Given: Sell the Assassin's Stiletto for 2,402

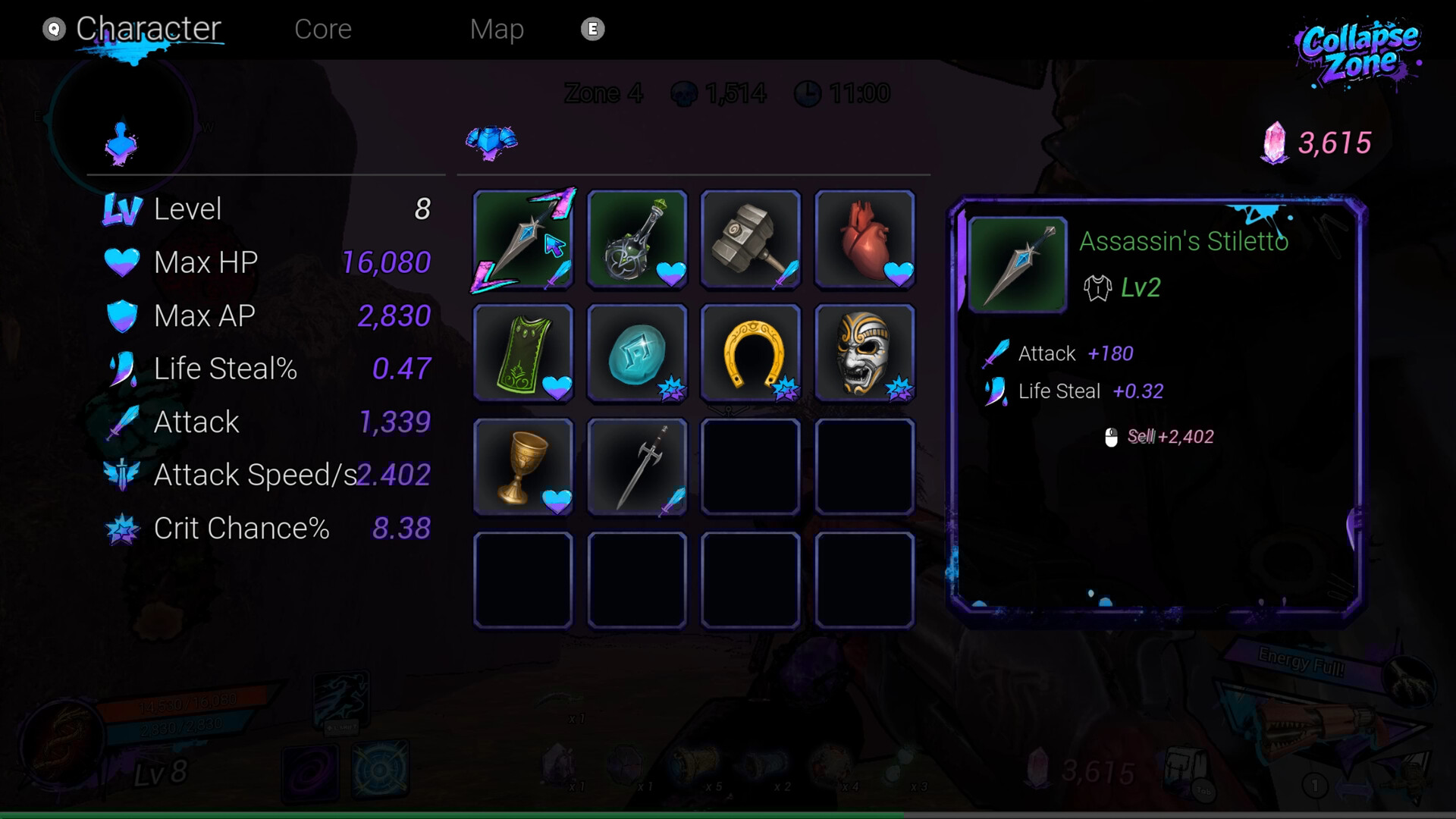Looking at the screenshot, I should coord(1161,437).
